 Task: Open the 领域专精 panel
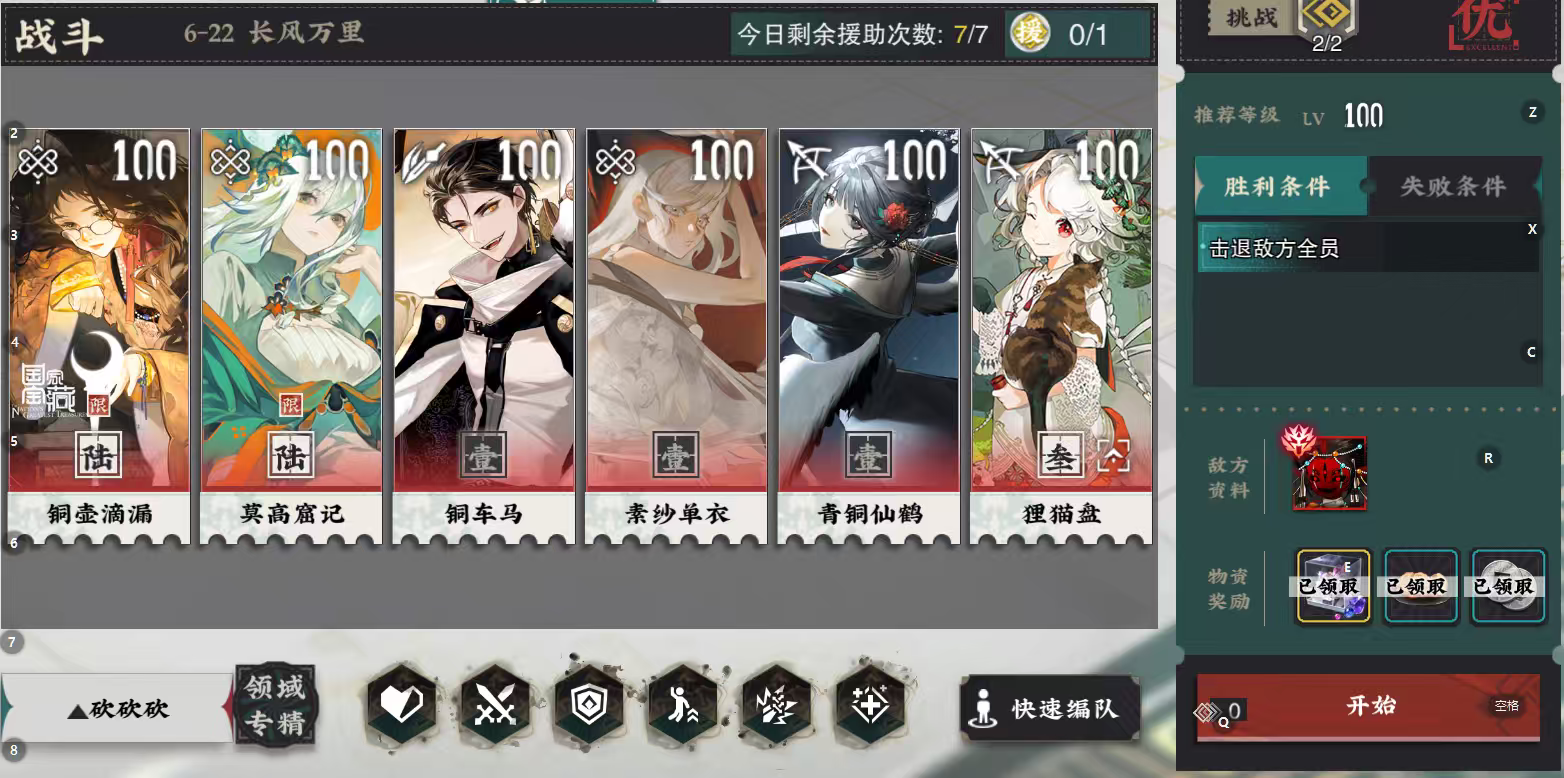pyautogui.click(x=275, y=706)
